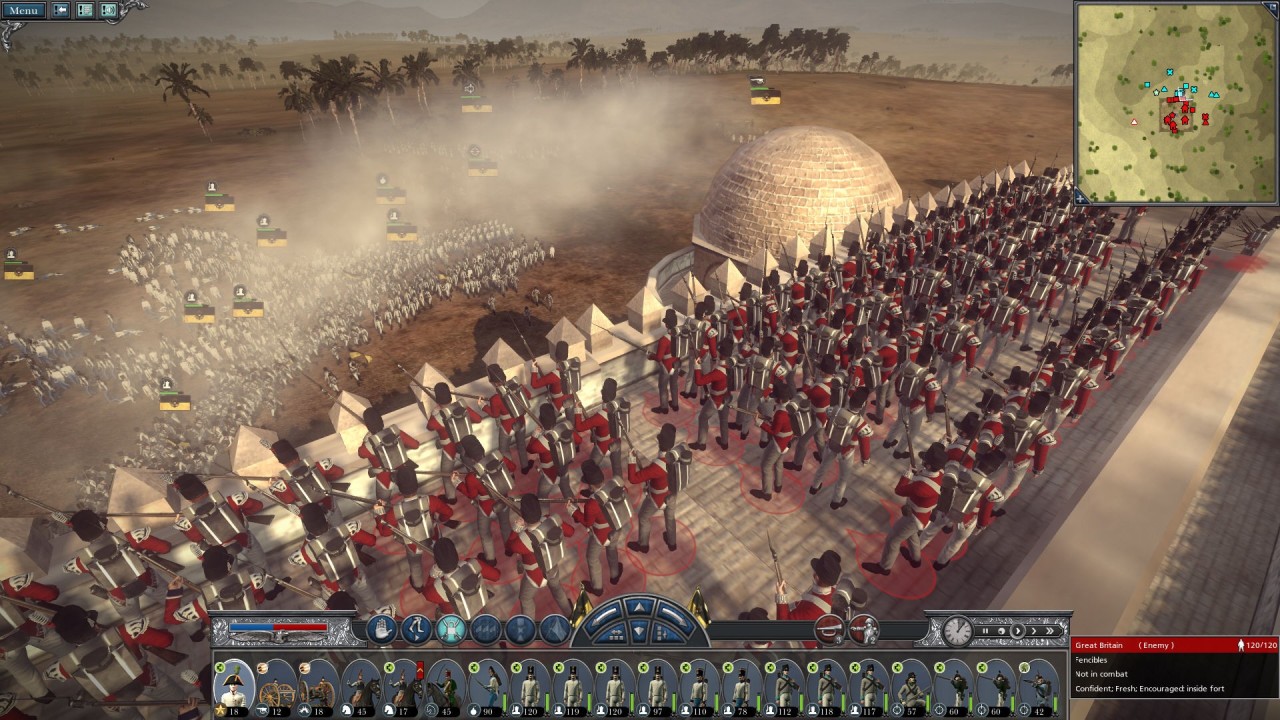The height and width of the screenshot is (720, 1280).
Task: Click the radar minimap
Action: [1176, 102]
